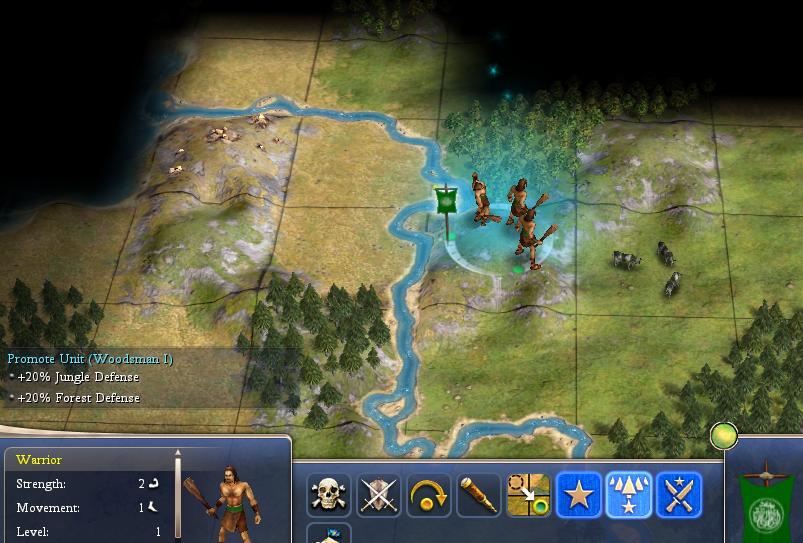Screen dimensions: 803x543
Task: Click the skull and crossbones delete unit button
Action: click(x=329, y=495)
